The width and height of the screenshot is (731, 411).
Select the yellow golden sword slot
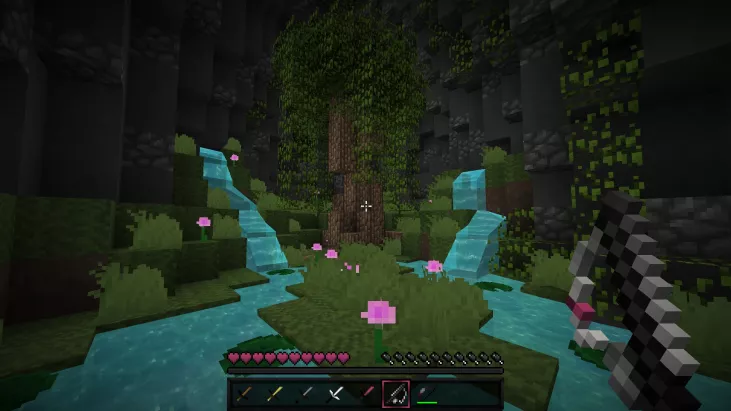click(x=275, y=394)
